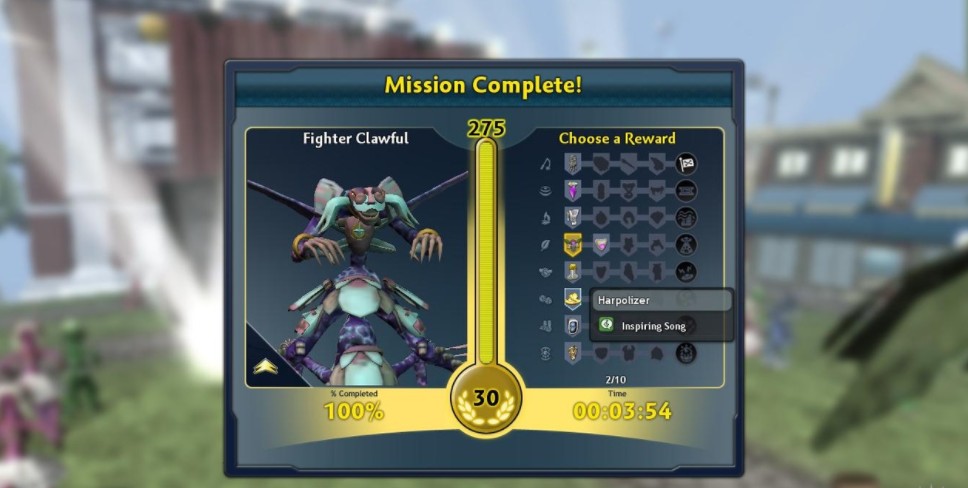Select the purple gem reward
Screen dimensions: 968x488
(x=573, y=190)
